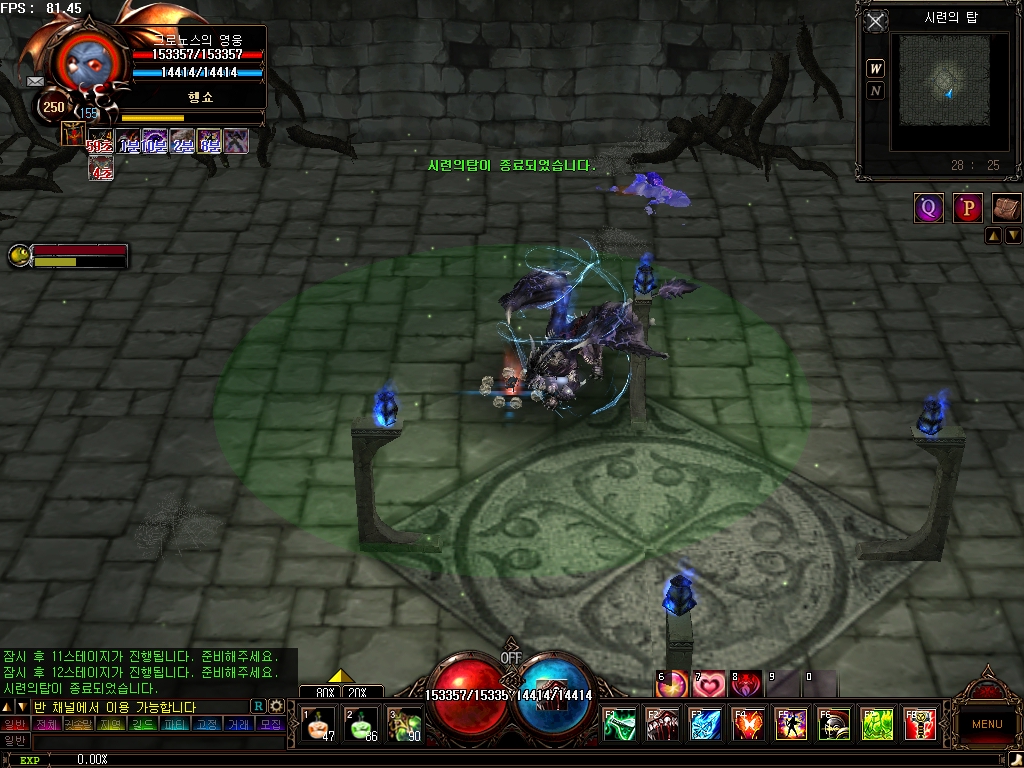
Task: Activate the F4 fiery butterfly skill
Action: (748, 723)
